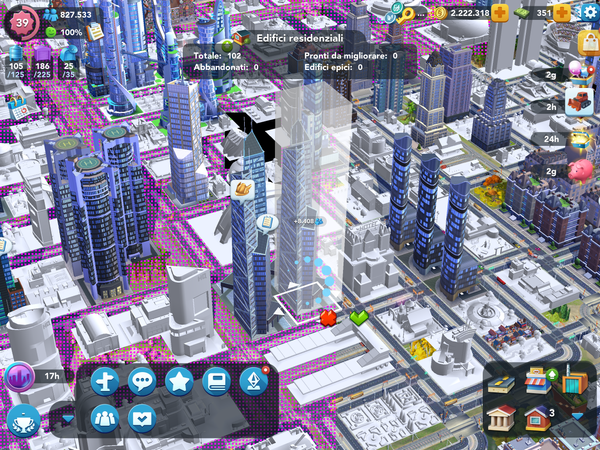Select the columned government building category

click(x=503, y=417)
